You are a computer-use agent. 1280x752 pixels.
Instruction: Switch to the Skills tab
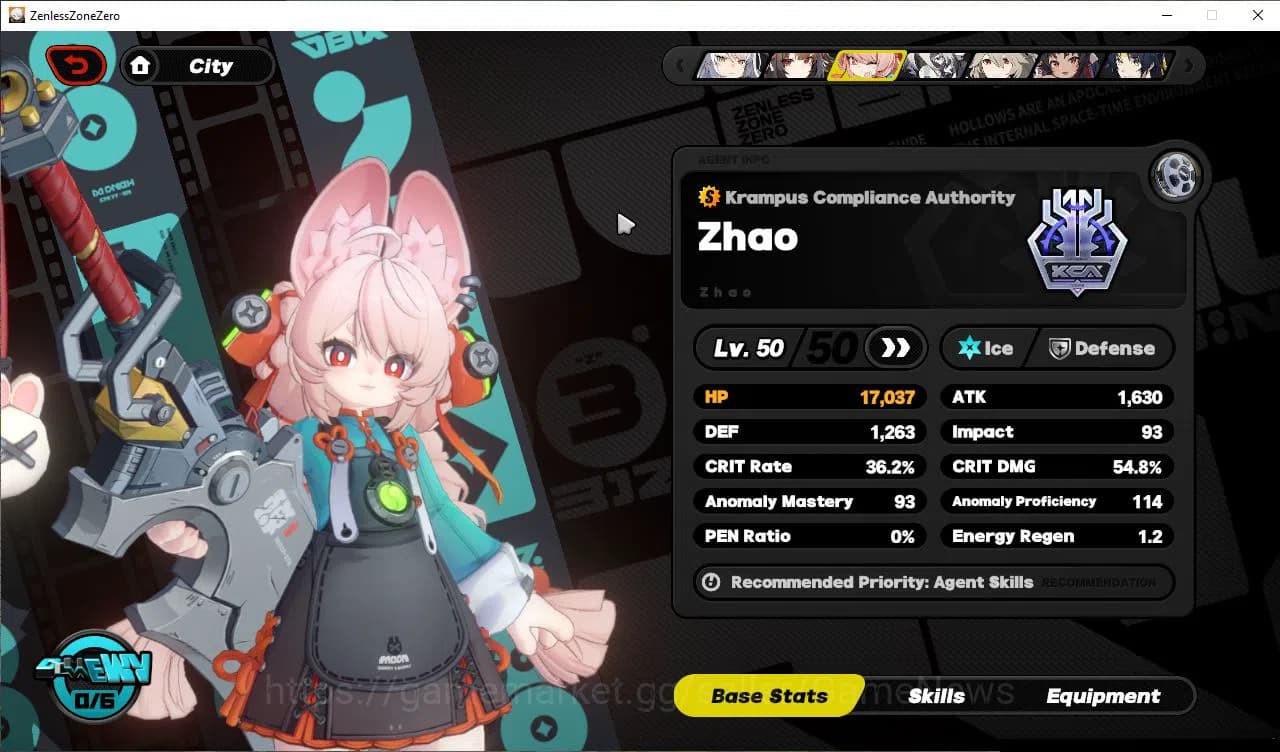coord(937,696)
